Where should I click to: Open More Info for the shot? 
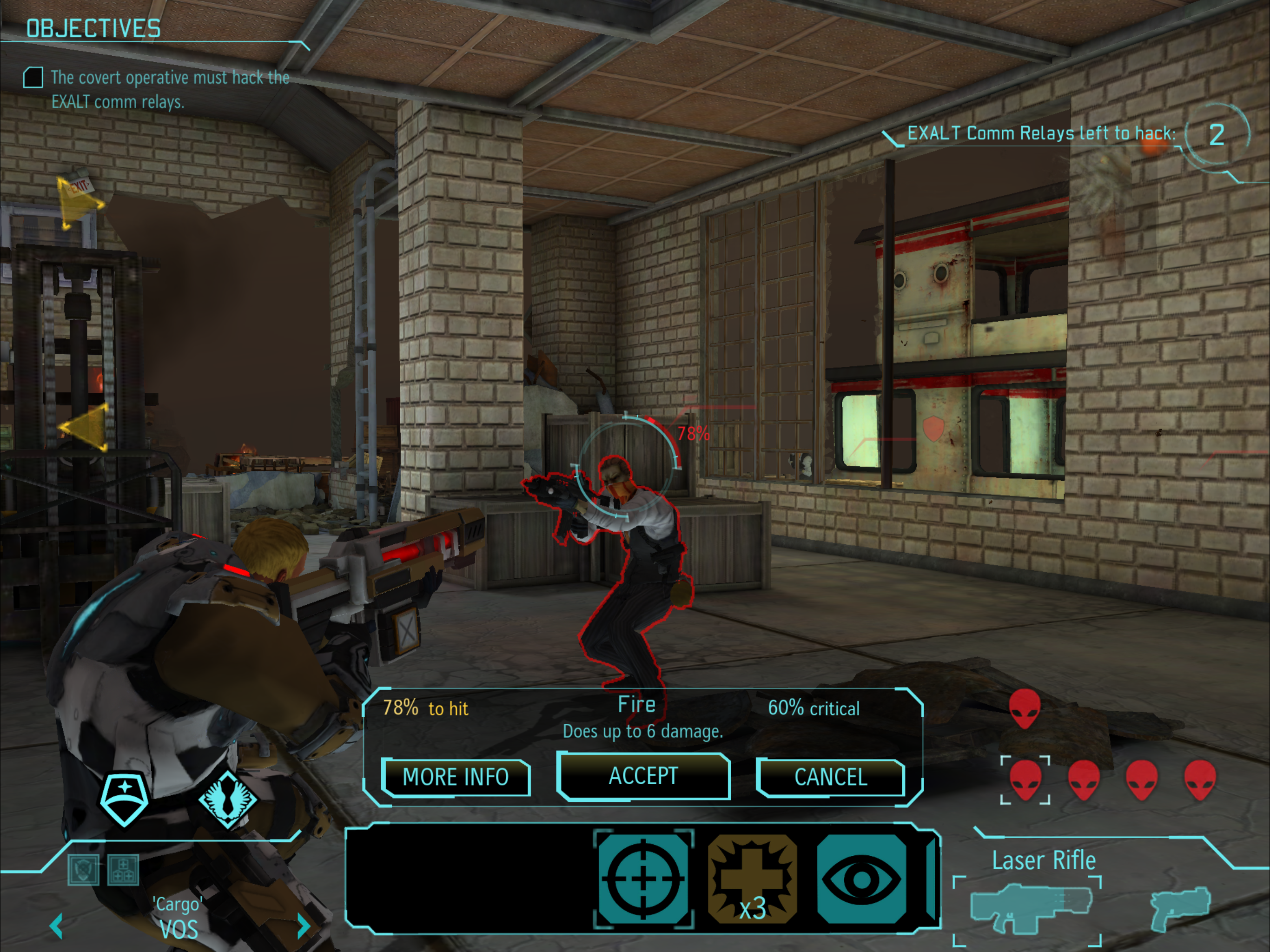pos(455,777)
